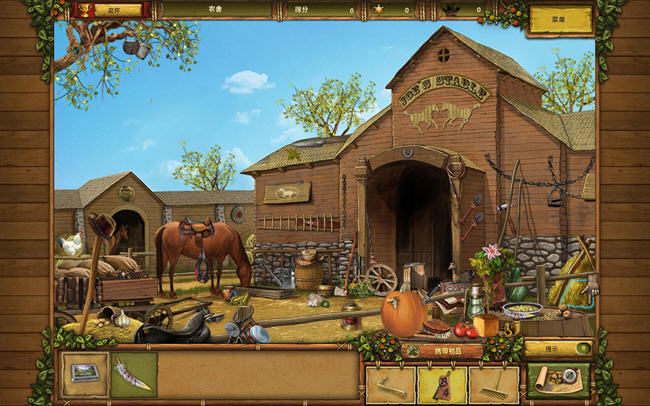
Task: Select the feather inventory item
Action: (133, 373)
